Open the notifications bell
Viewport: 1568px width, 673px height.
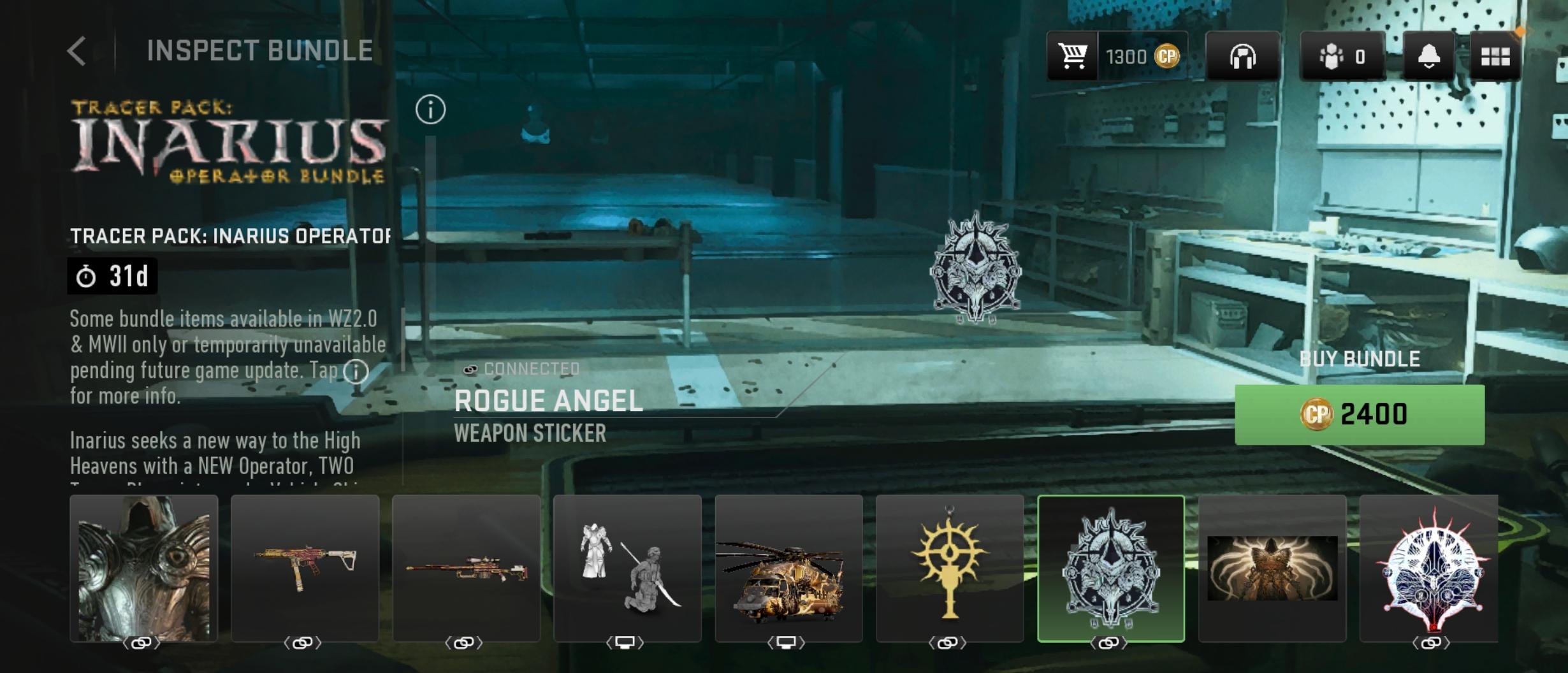[1428, 57]
